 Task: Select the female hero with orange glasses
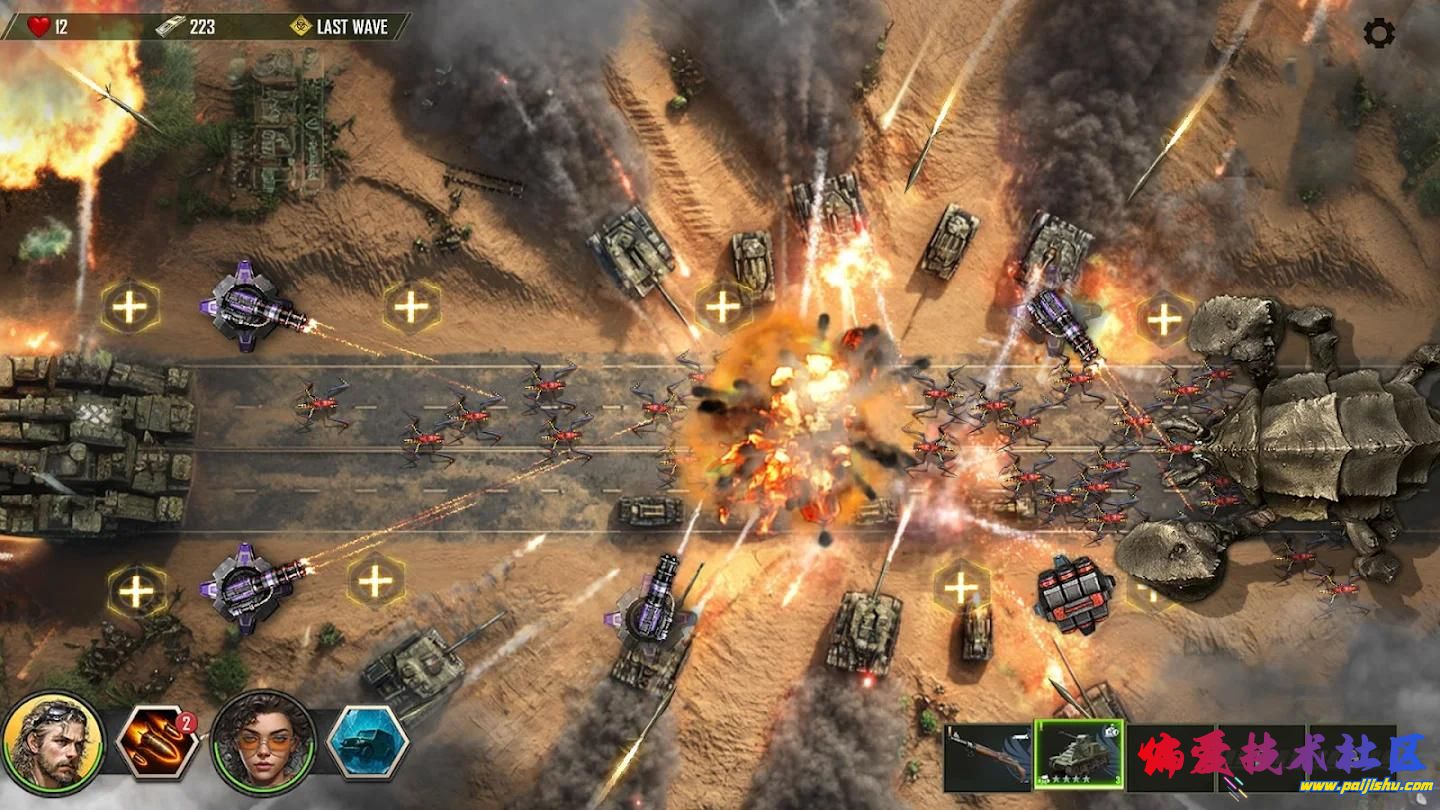coord(264,743)
